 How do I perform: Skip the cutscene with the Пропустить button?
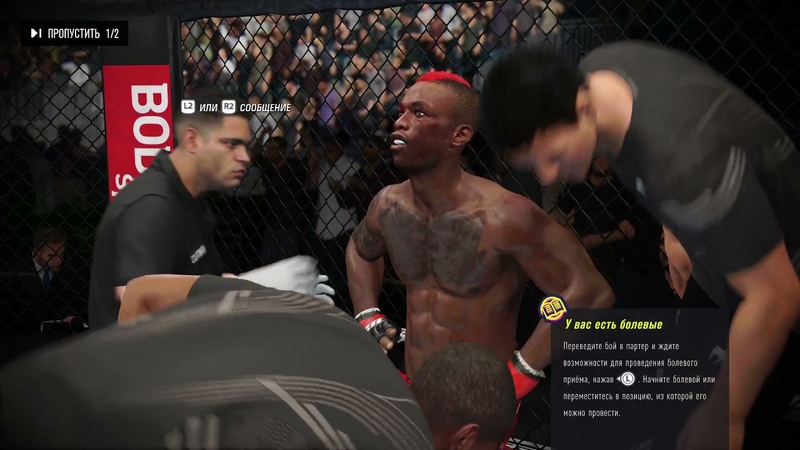pos(74,34)
